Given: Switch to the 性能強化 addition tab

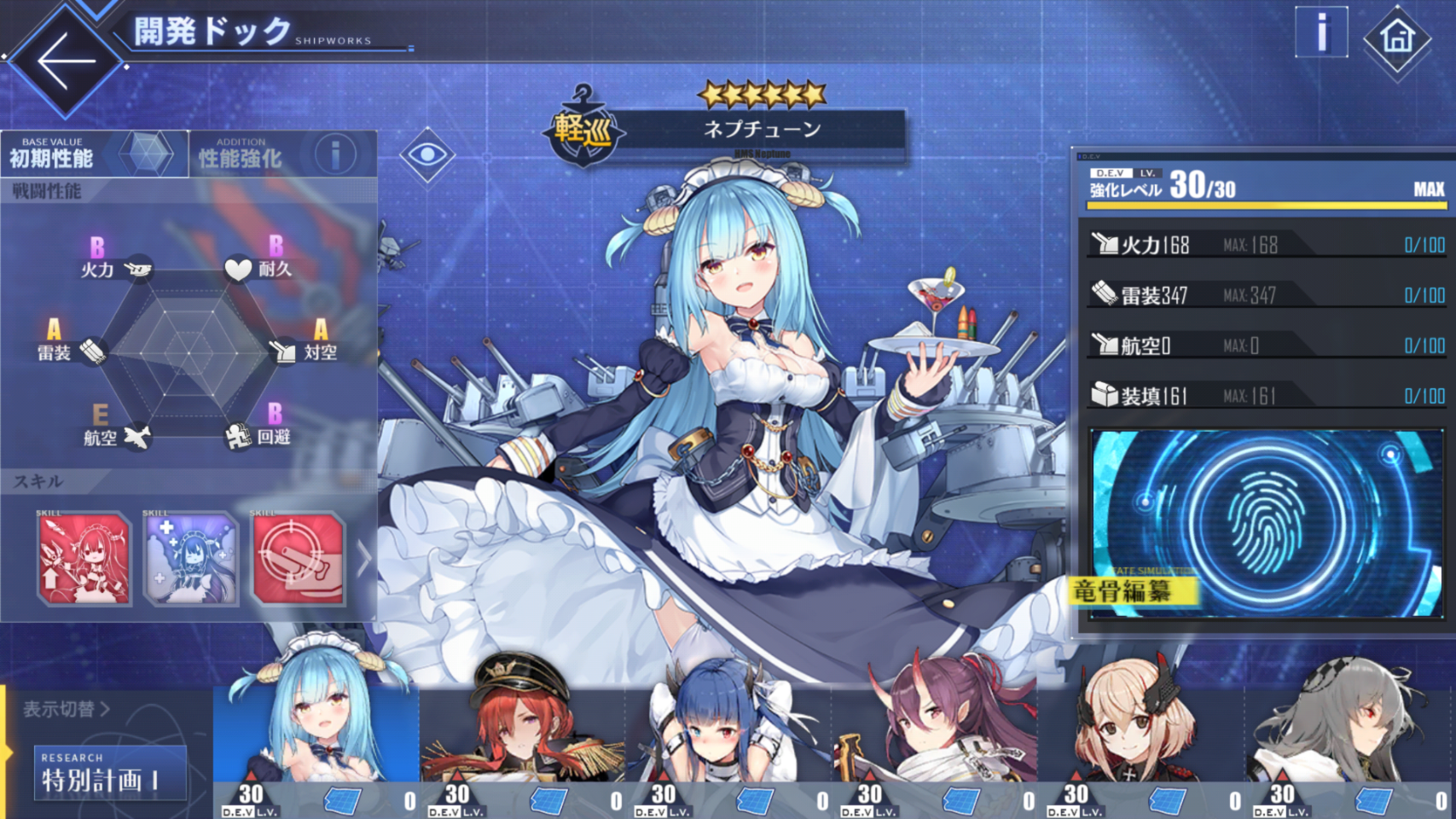Looking at the screenshot, I should [x=282, y=154].
